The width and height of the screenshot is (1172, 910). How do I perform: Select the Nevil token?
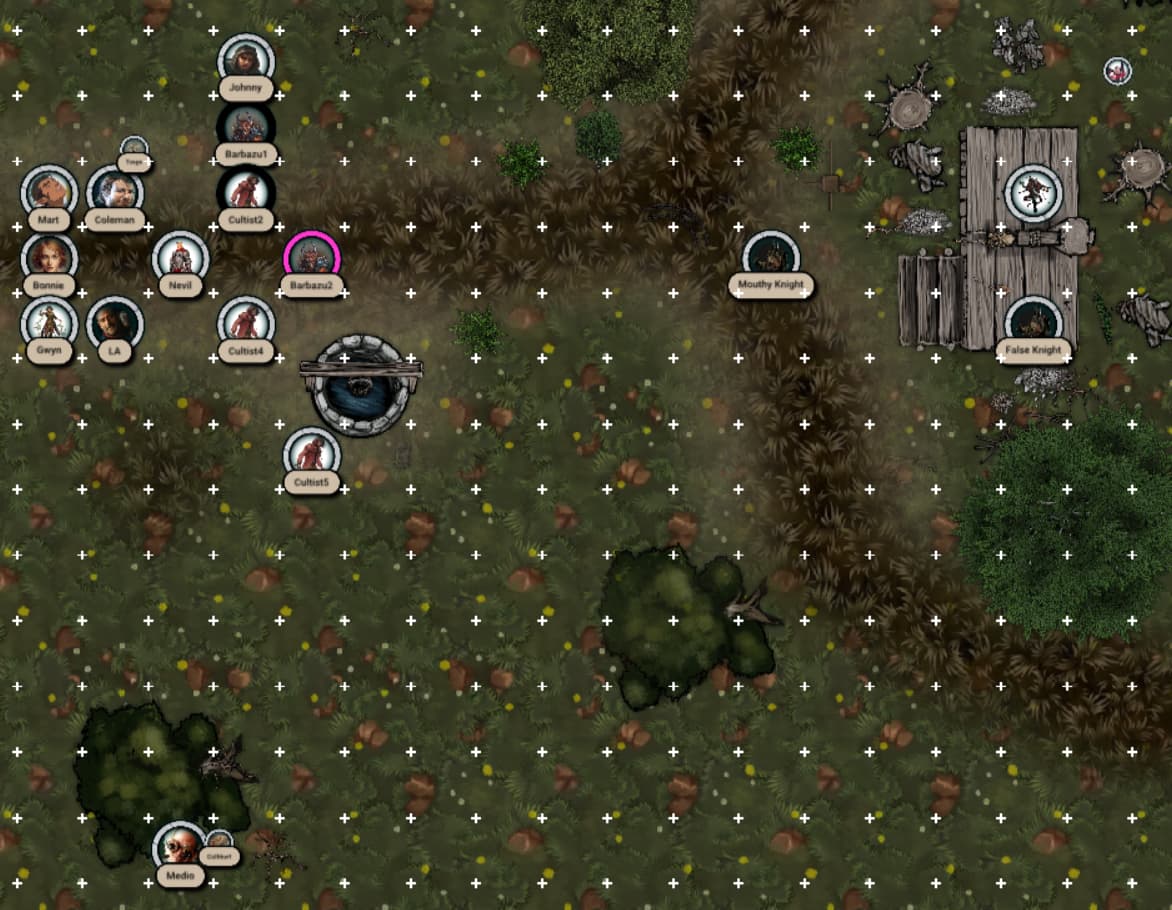click(181, 259)
